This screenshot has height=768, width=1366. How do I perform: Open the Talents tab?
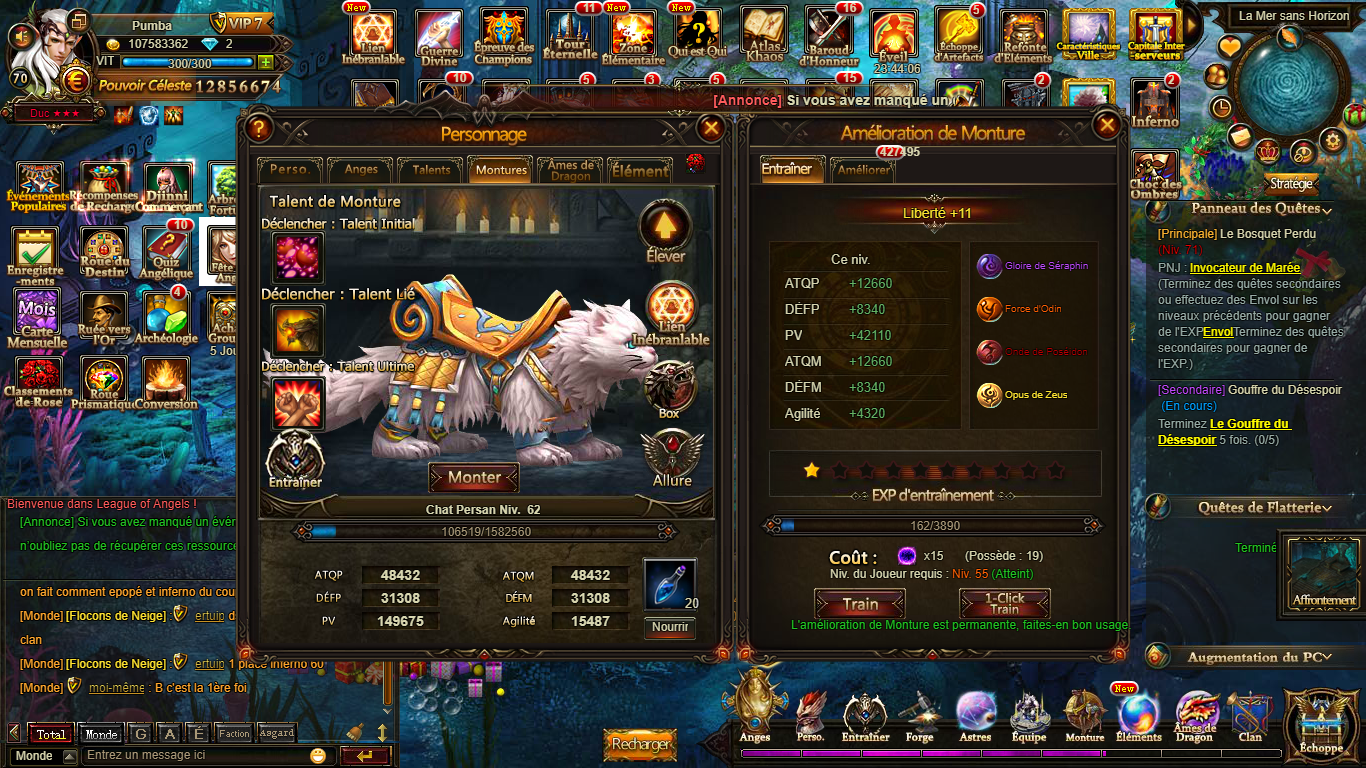pyautogui.click(x=431, y=170)
